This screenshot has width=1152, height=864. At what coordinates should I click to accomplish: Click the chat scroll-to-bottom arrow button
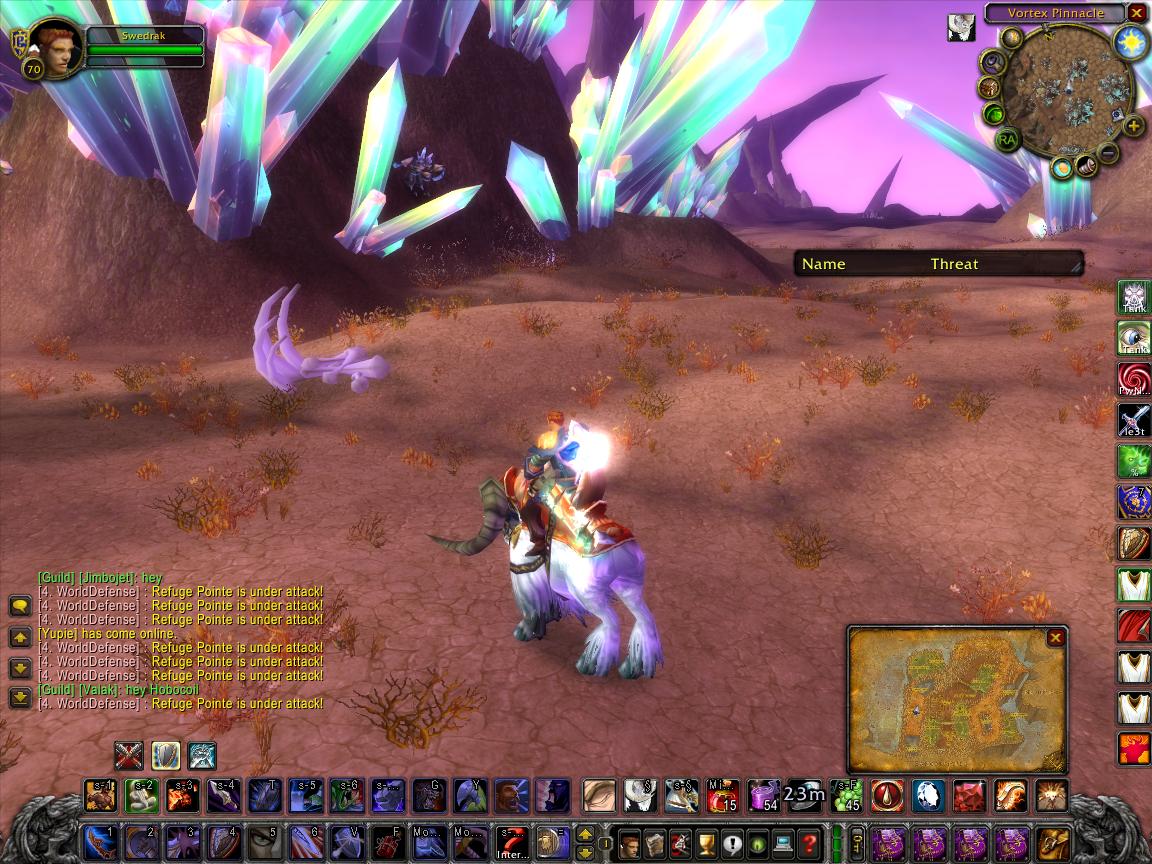[20, 697]
